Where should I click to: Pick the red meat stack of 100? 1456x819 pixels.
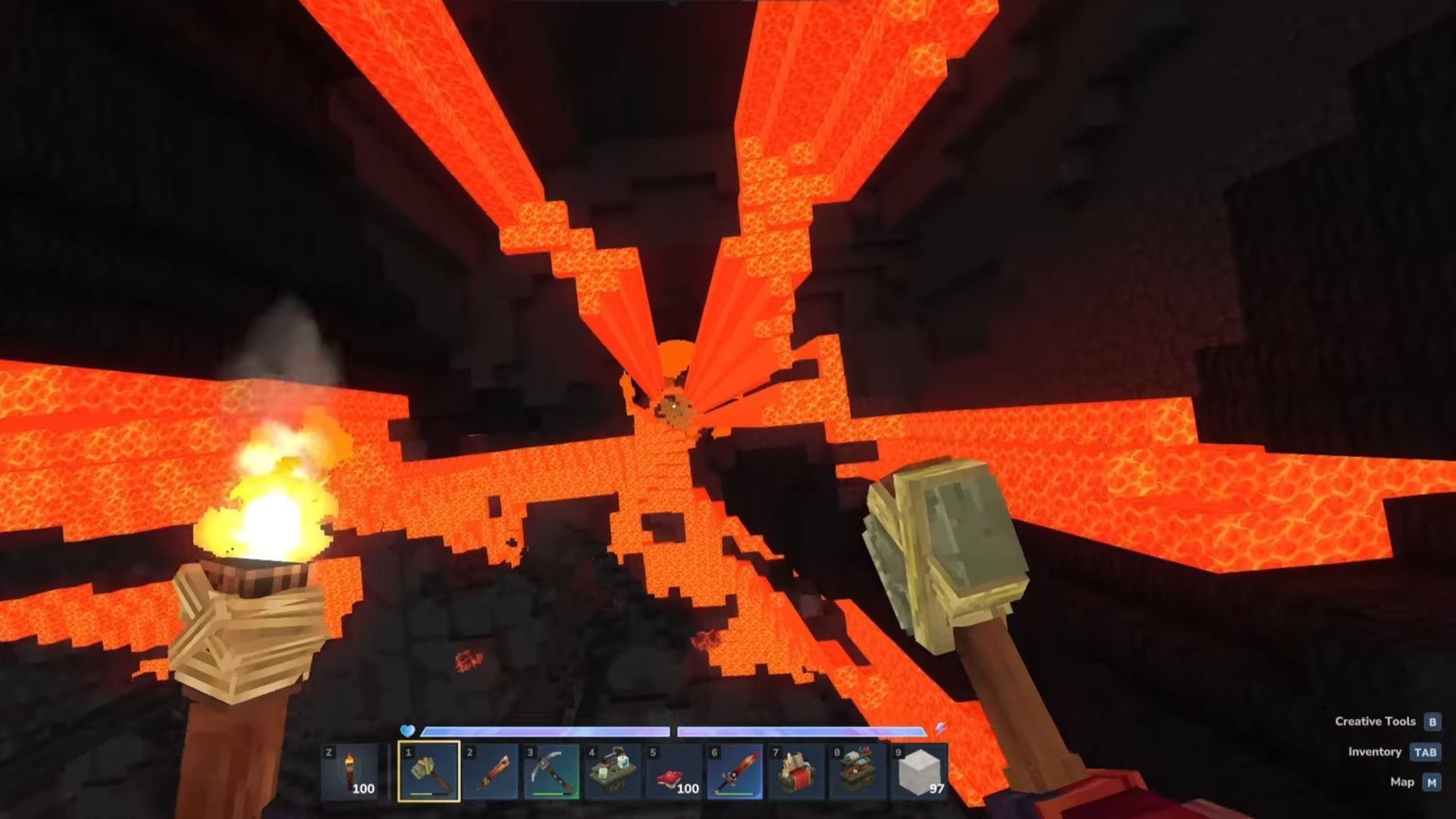674,771
